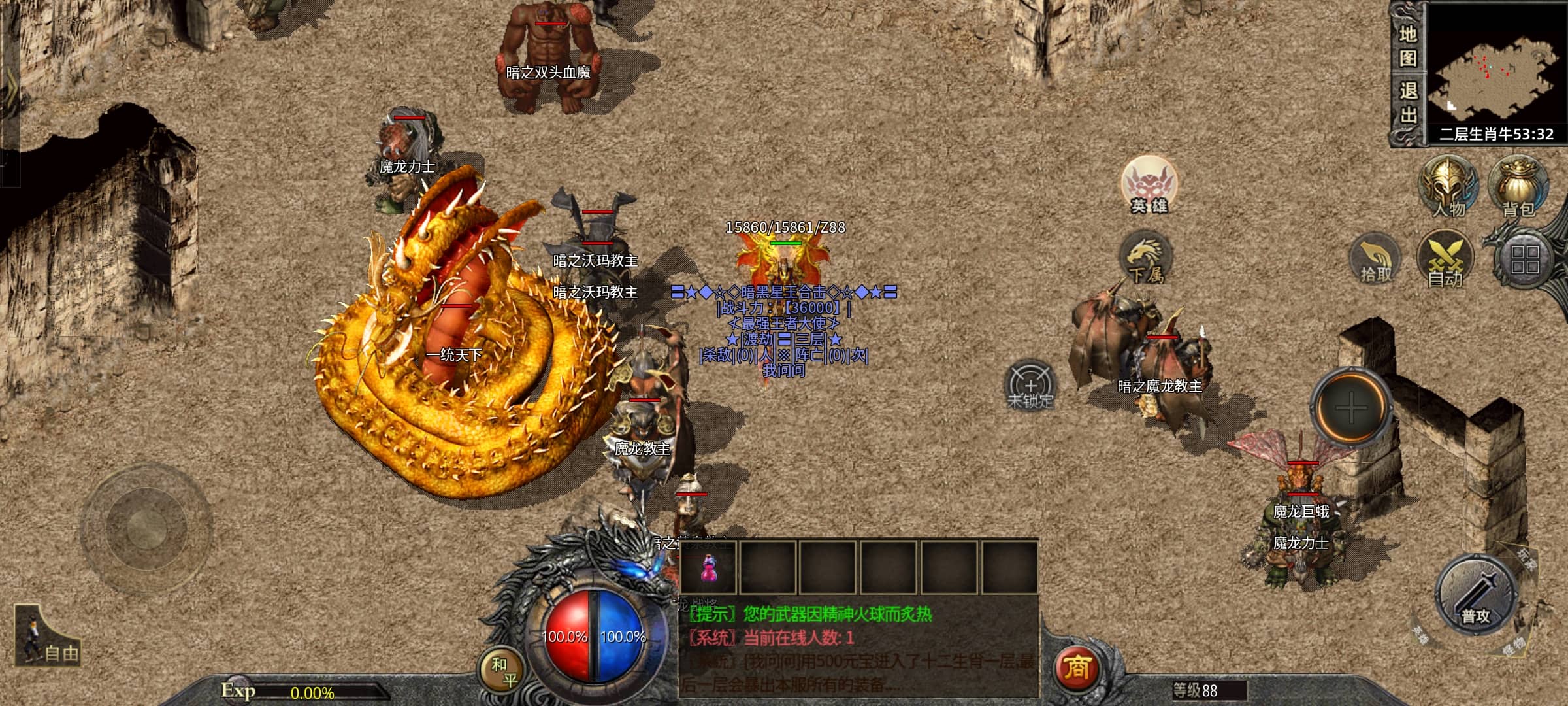Screen dimensions: 1568x706
Task: Open the four-square grid menu
Action: coord(1525,260)
